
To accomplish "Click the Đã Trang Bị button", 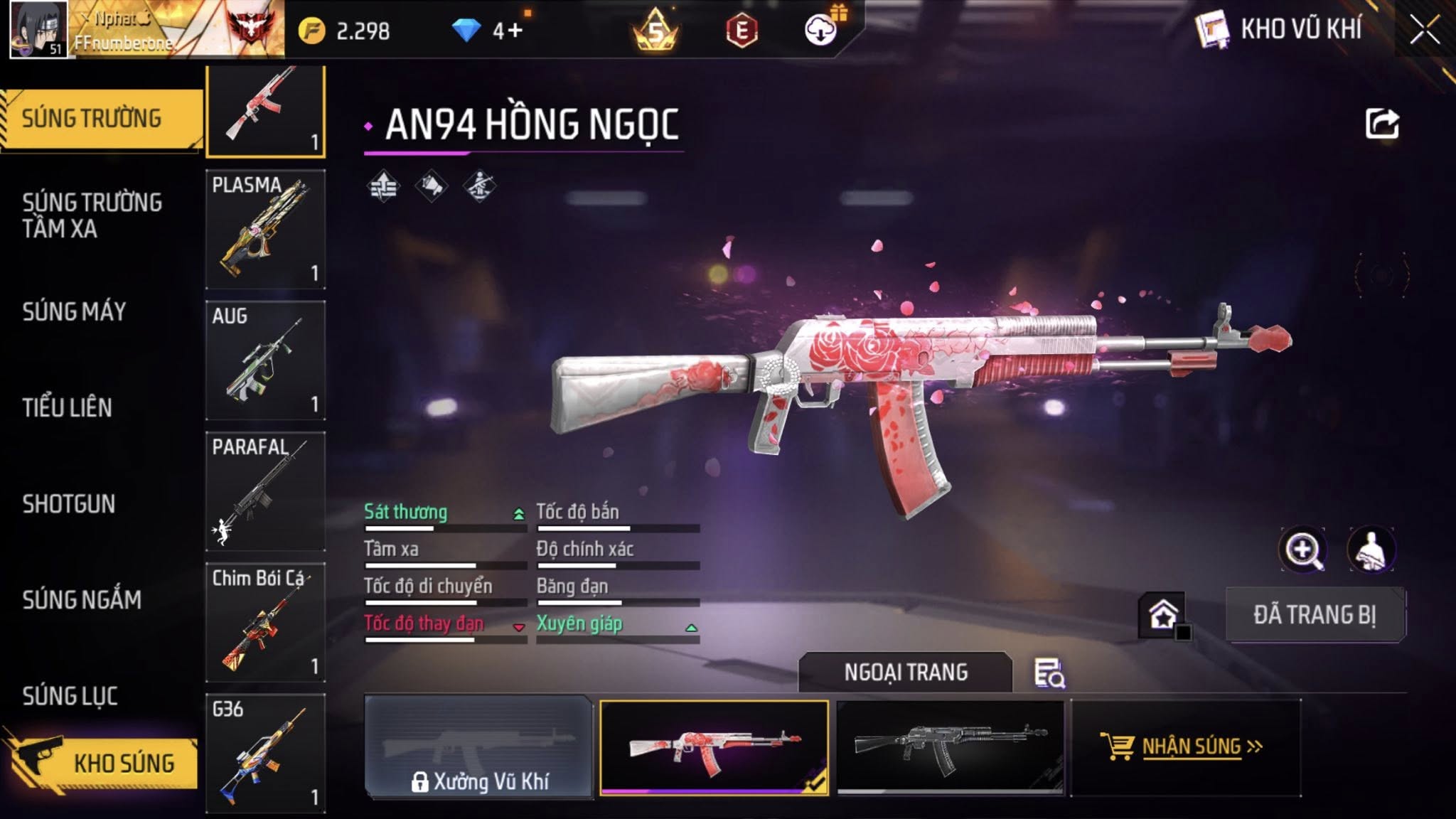I will tap(1315, 615).
